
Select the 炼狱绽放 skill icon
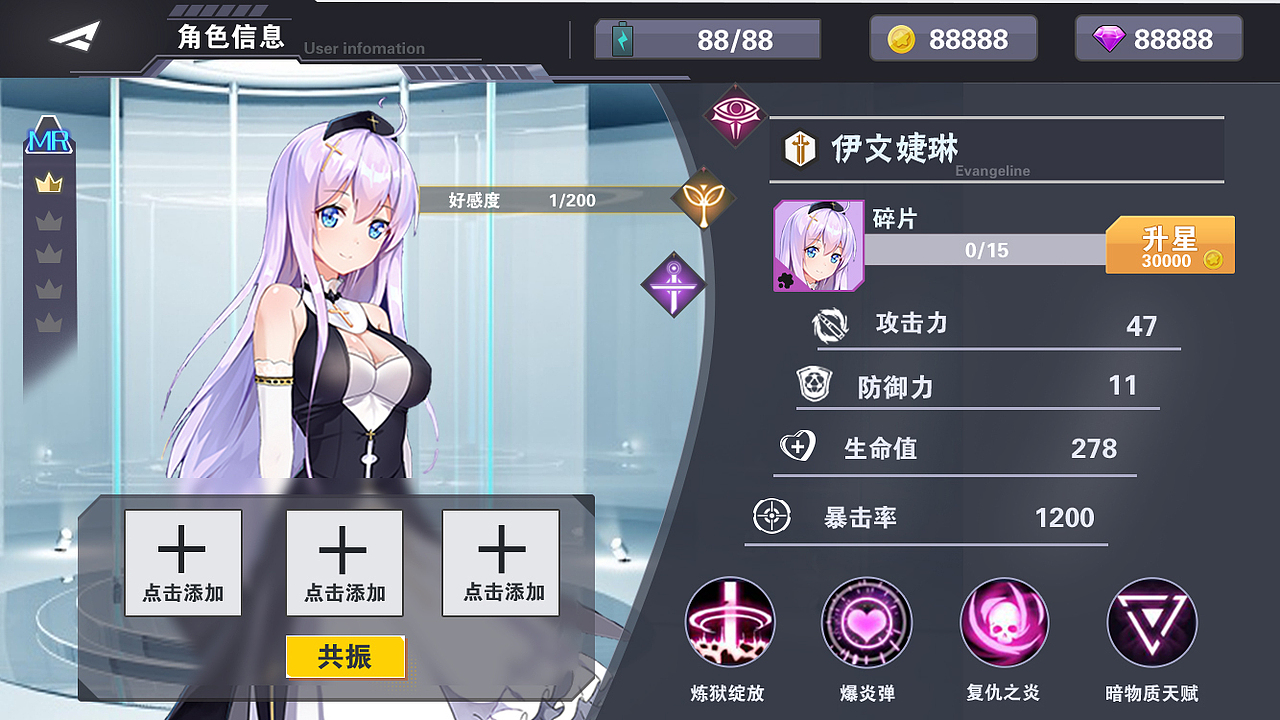(730, 622)
